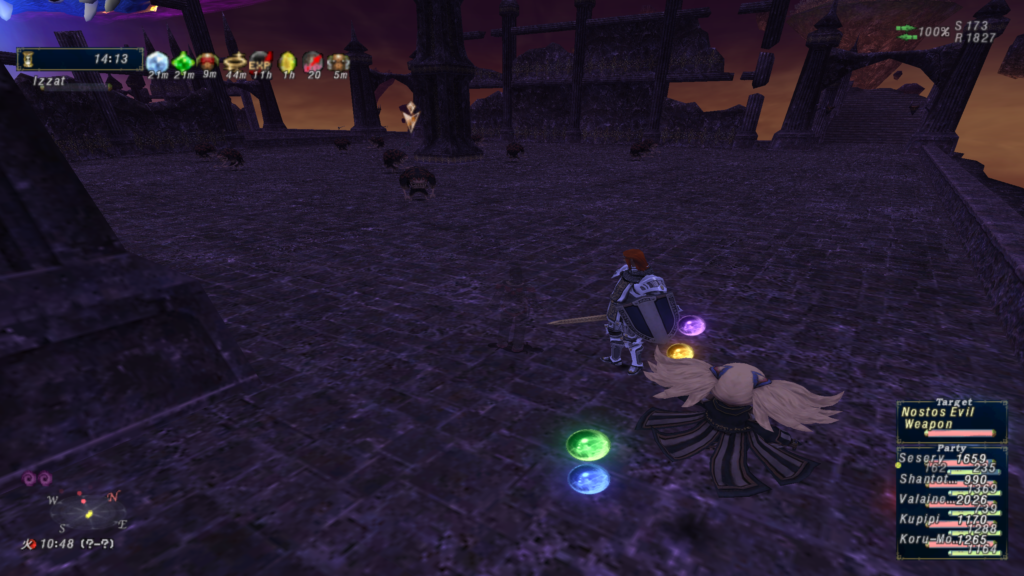This screenshot has width=1024, height=576.
Task: Click the red-hatted face buff icon
Action: pos(208,62)
